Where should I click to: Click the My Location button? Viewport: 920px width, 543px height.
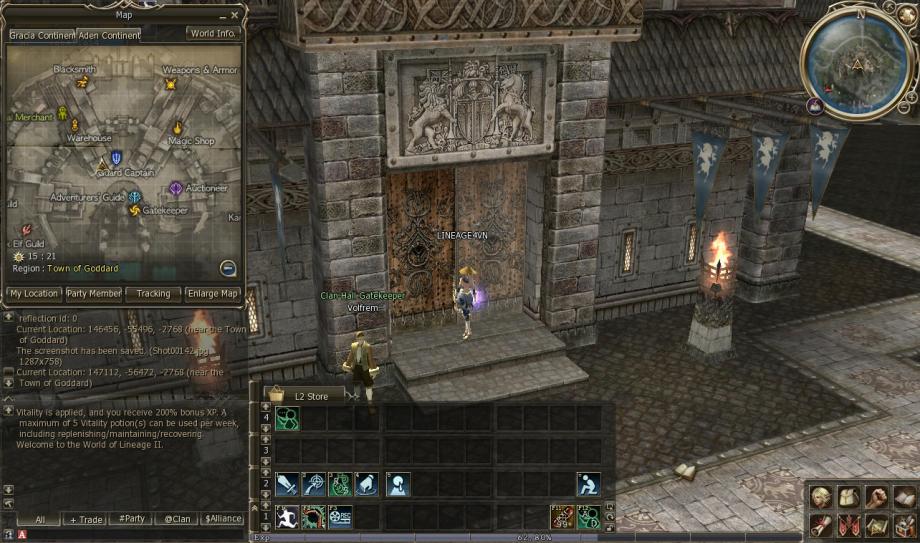coord(34,294)
